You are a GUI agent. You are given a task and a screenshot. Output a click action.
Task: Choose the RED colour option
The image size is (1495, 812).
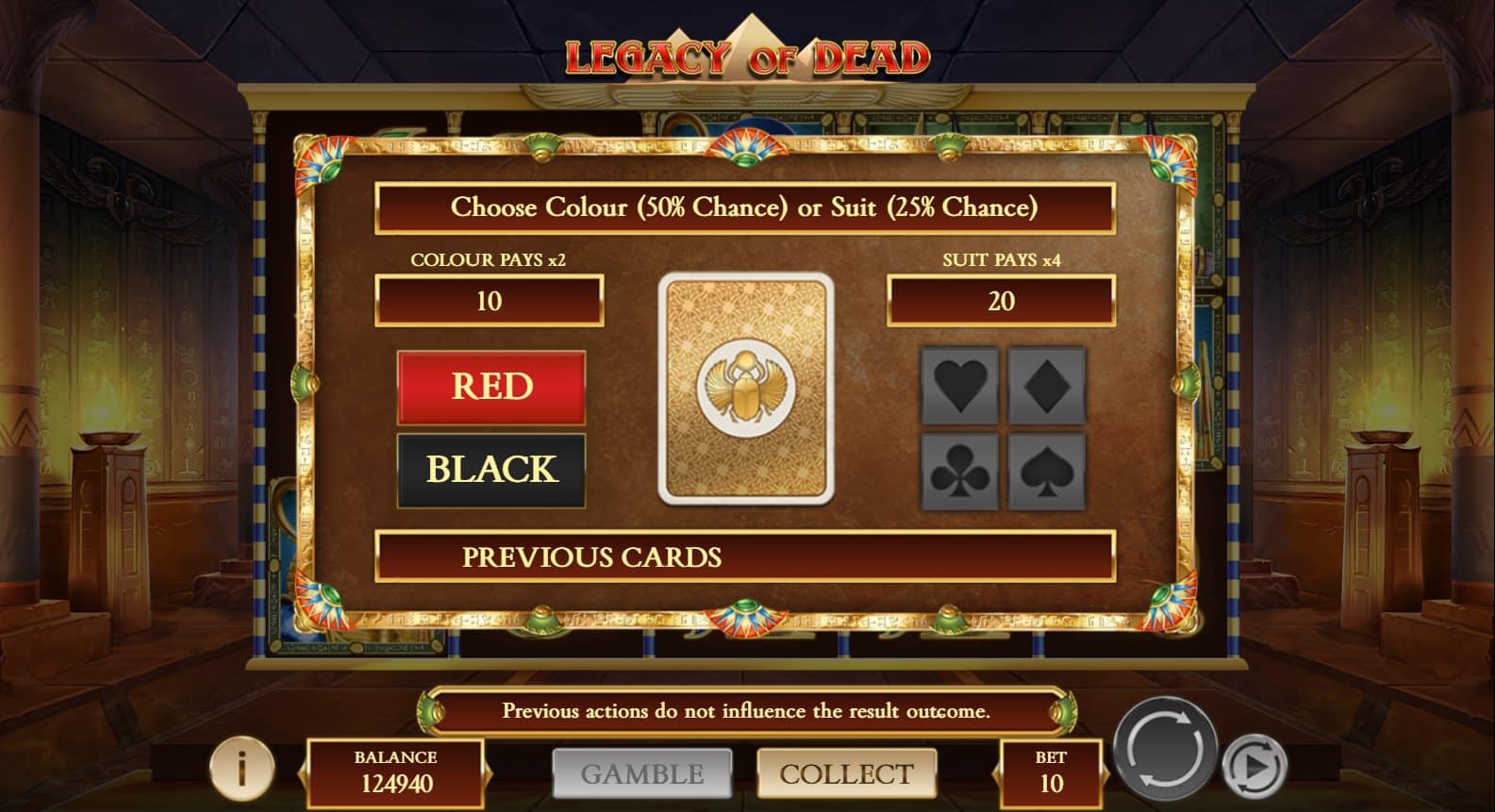click(x=491, y=387)
